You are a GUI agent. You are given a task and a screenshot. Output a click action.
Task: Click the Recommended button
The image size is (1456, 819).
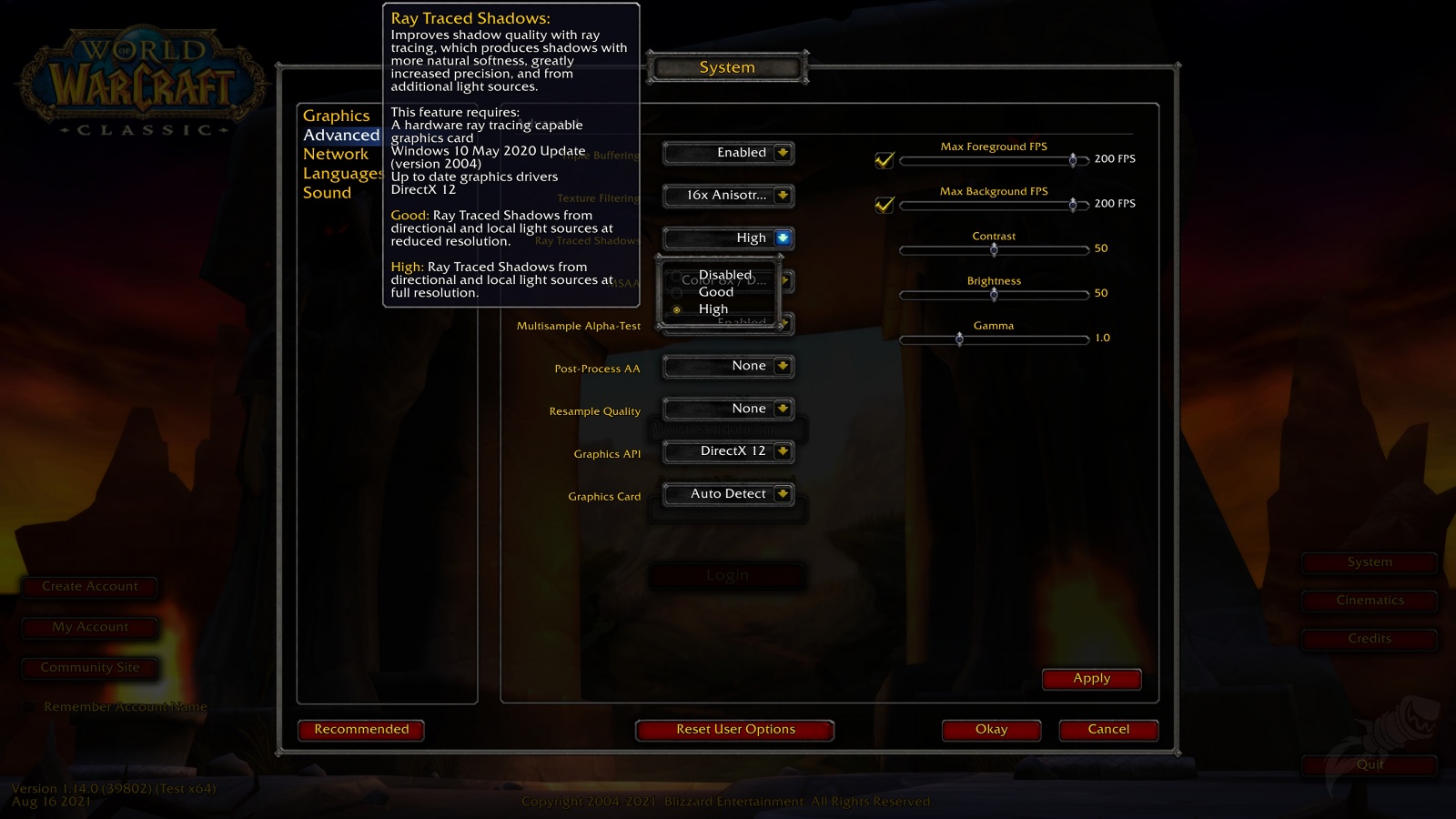click(361, 729)
